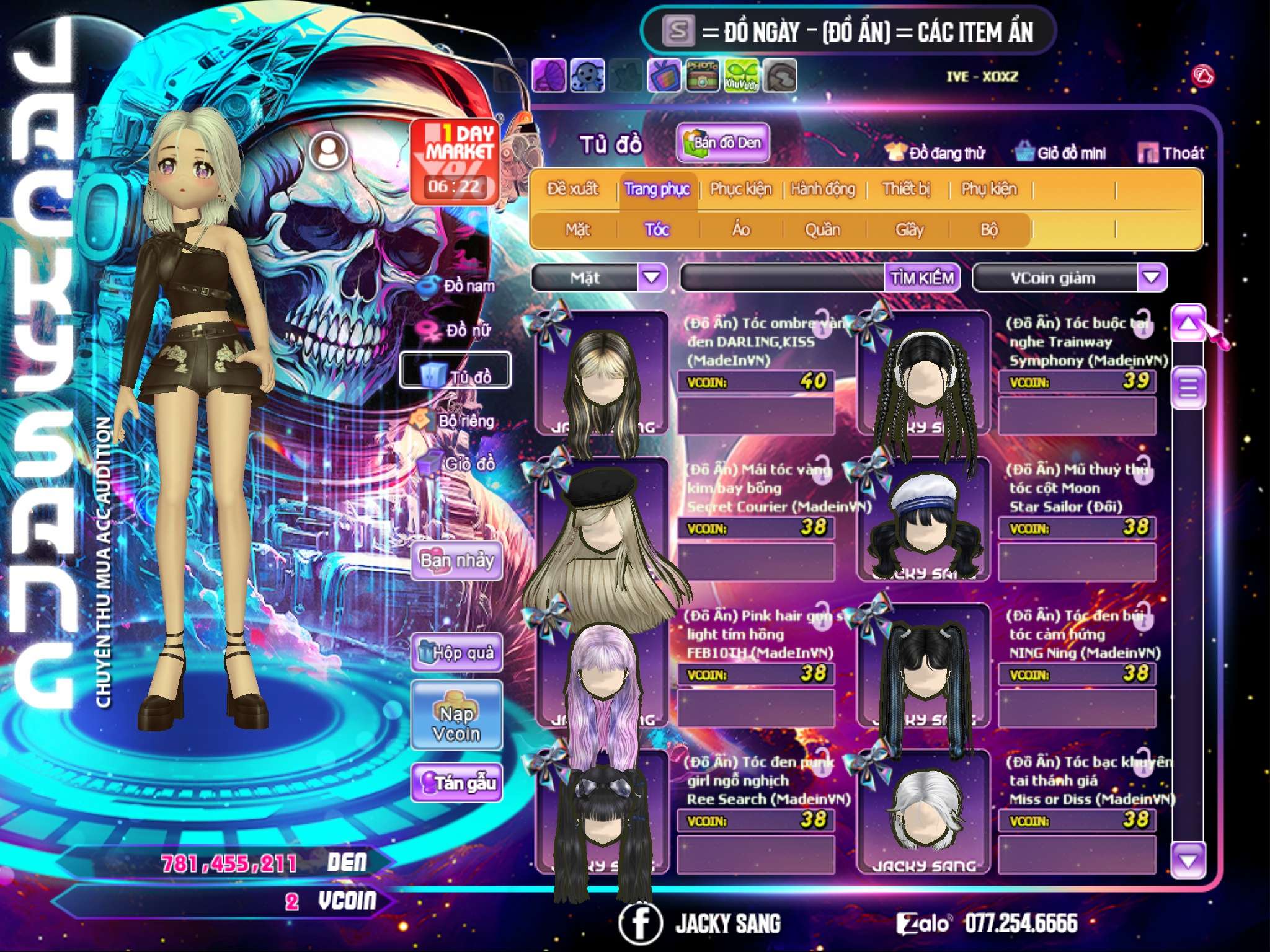Select the Giầy subcategory
This screenshot has width=1270, height=952.
click(x=909, y=230)
